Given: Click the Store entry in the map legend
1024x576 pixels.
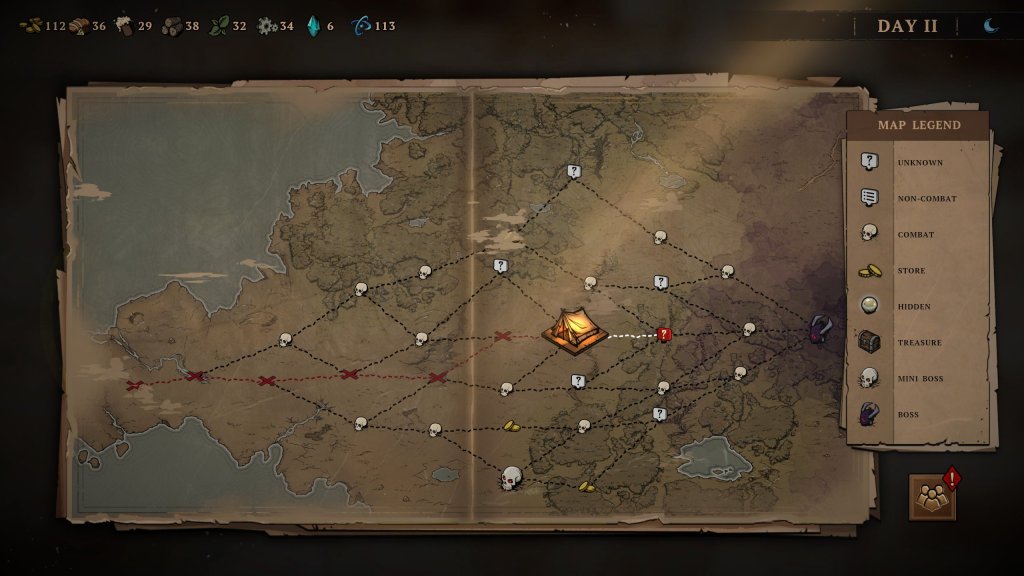Looking at the screenshot, I should pyautogui.click(x=910, y=270).
